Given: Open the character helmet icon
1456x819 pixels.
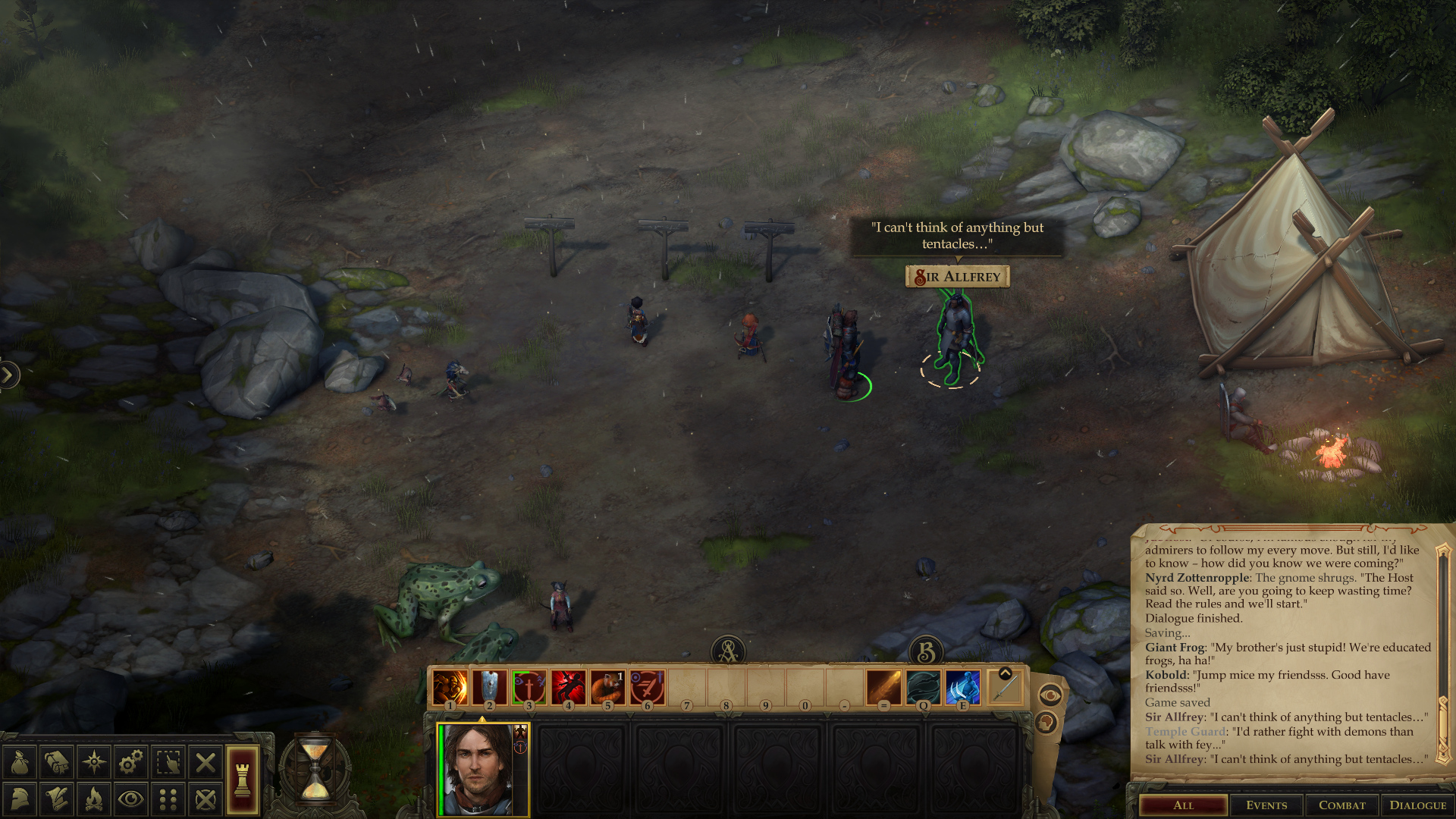Looking at the screenshot, I should coord(20,799).
